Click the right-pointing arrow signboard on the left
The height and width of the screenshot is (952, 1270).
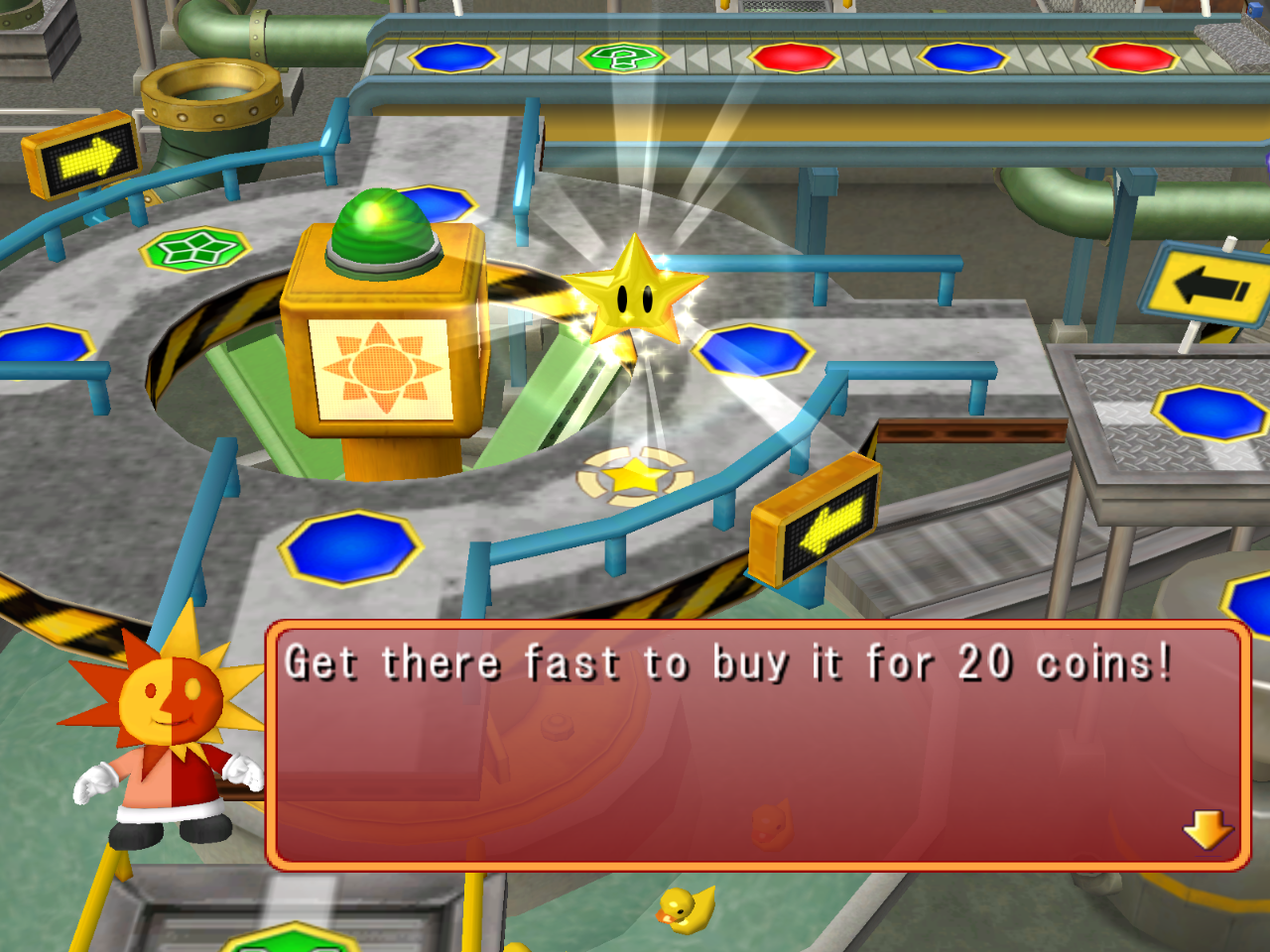click(84, 156)
